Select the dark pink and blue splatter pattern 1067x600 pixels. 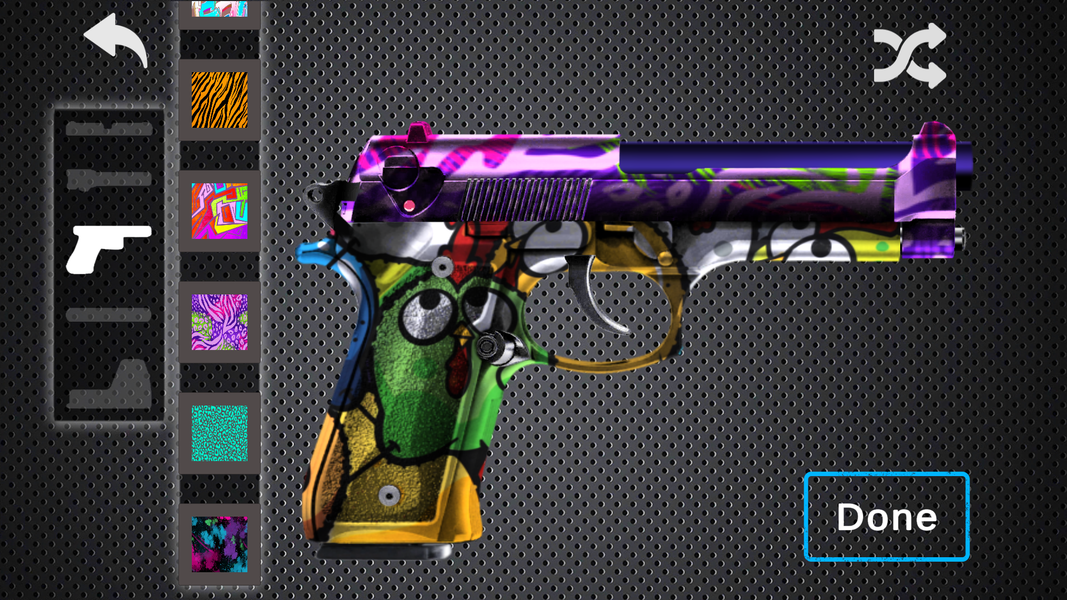point(220,543)
